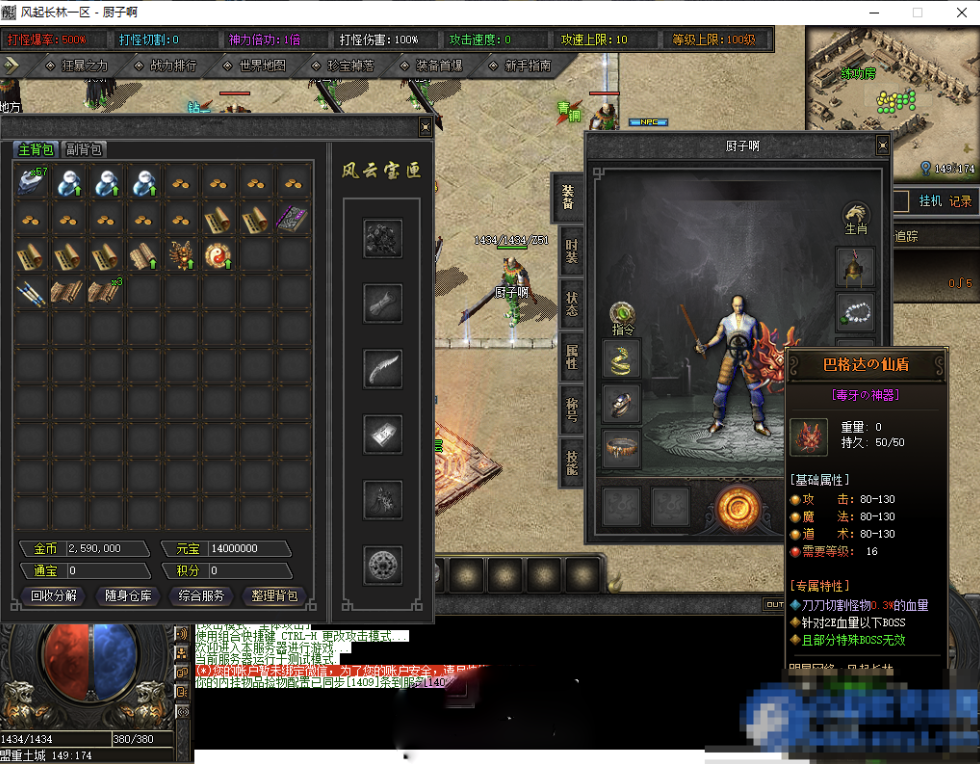Switch to the 副背包 bag tab
Image resolution: width=980 pixels, height=764 pixels.
(85, 150)
